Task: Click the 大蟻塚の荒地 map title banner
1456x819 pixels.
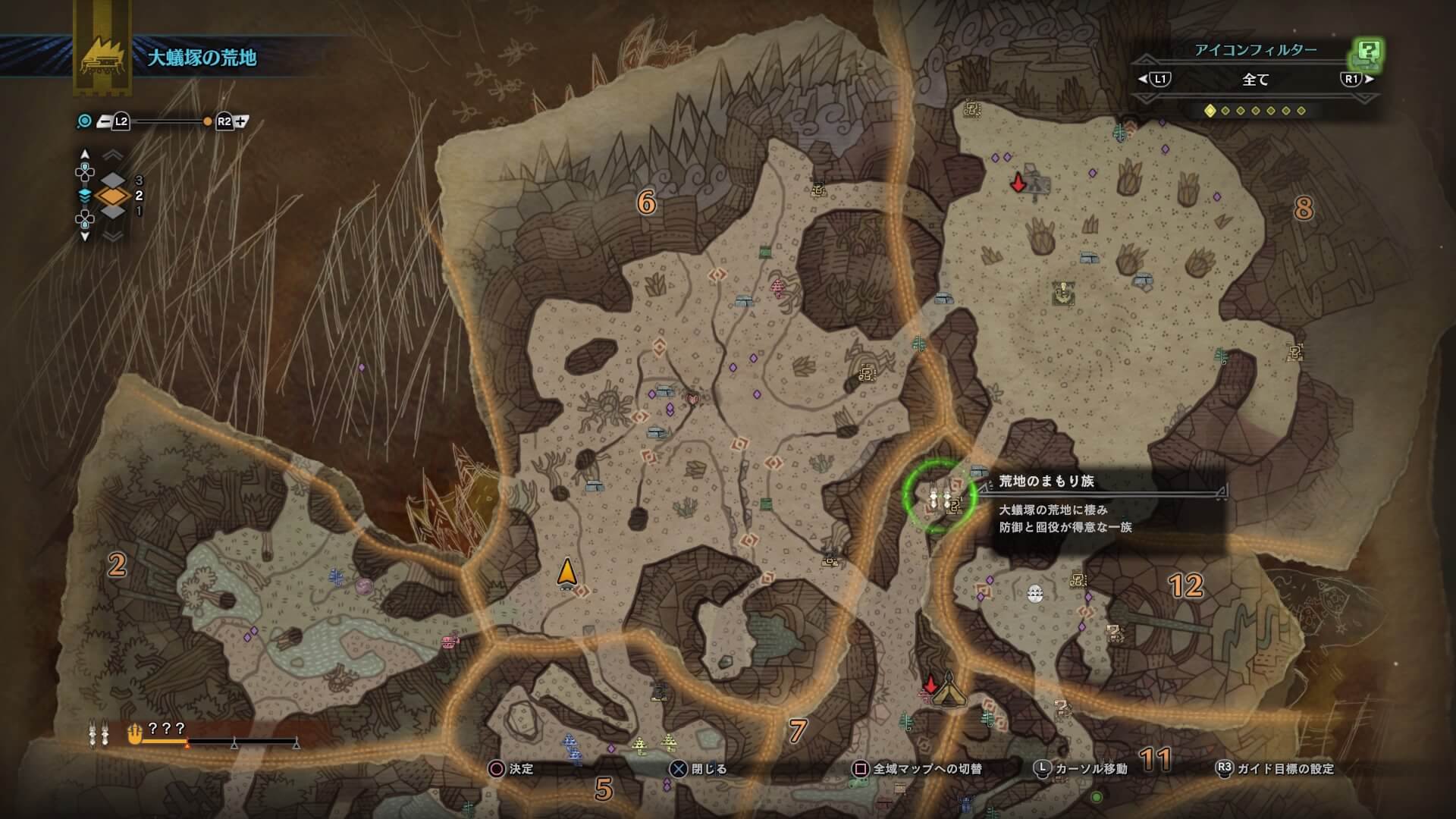Action: click(202, 58)
